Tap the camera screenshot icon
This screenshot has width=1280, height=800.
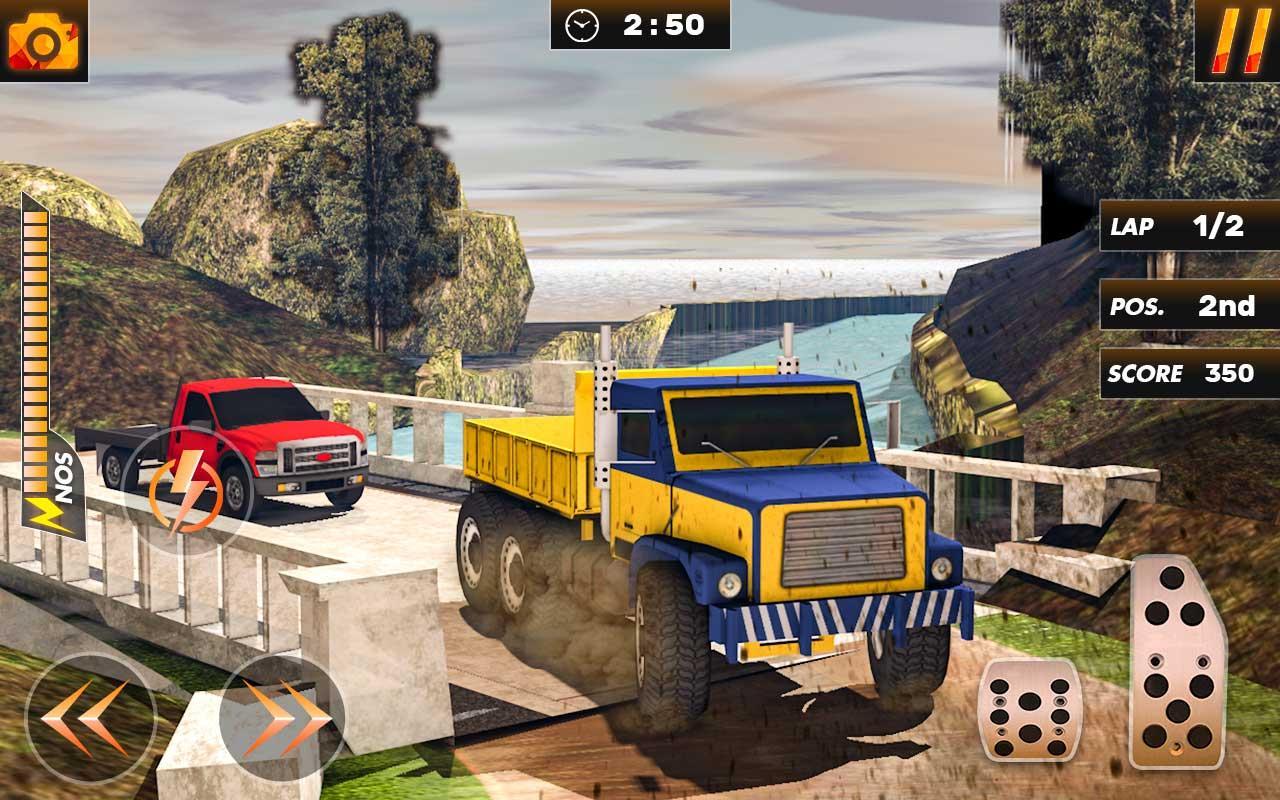click(45, 42)
